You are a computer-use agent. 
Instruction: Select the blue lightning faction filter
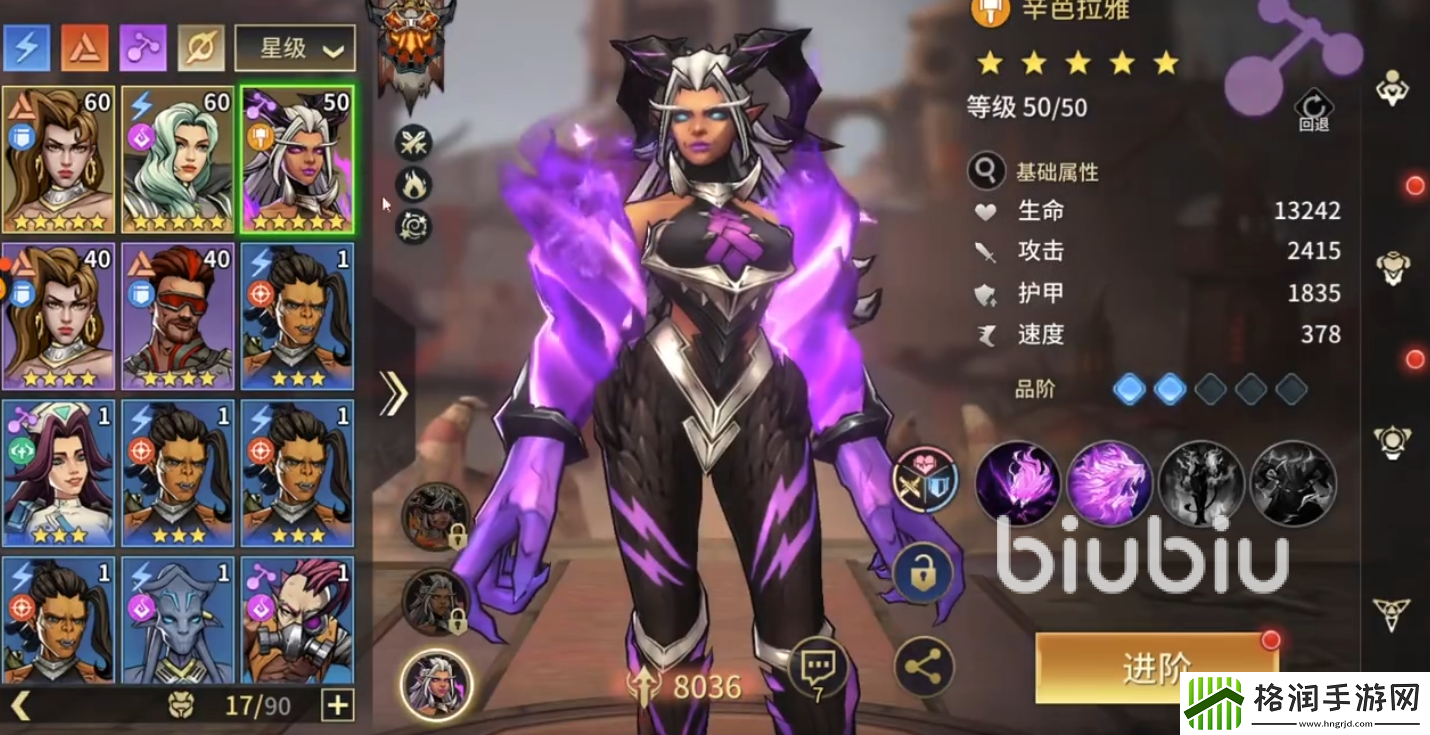click(27, 45)
